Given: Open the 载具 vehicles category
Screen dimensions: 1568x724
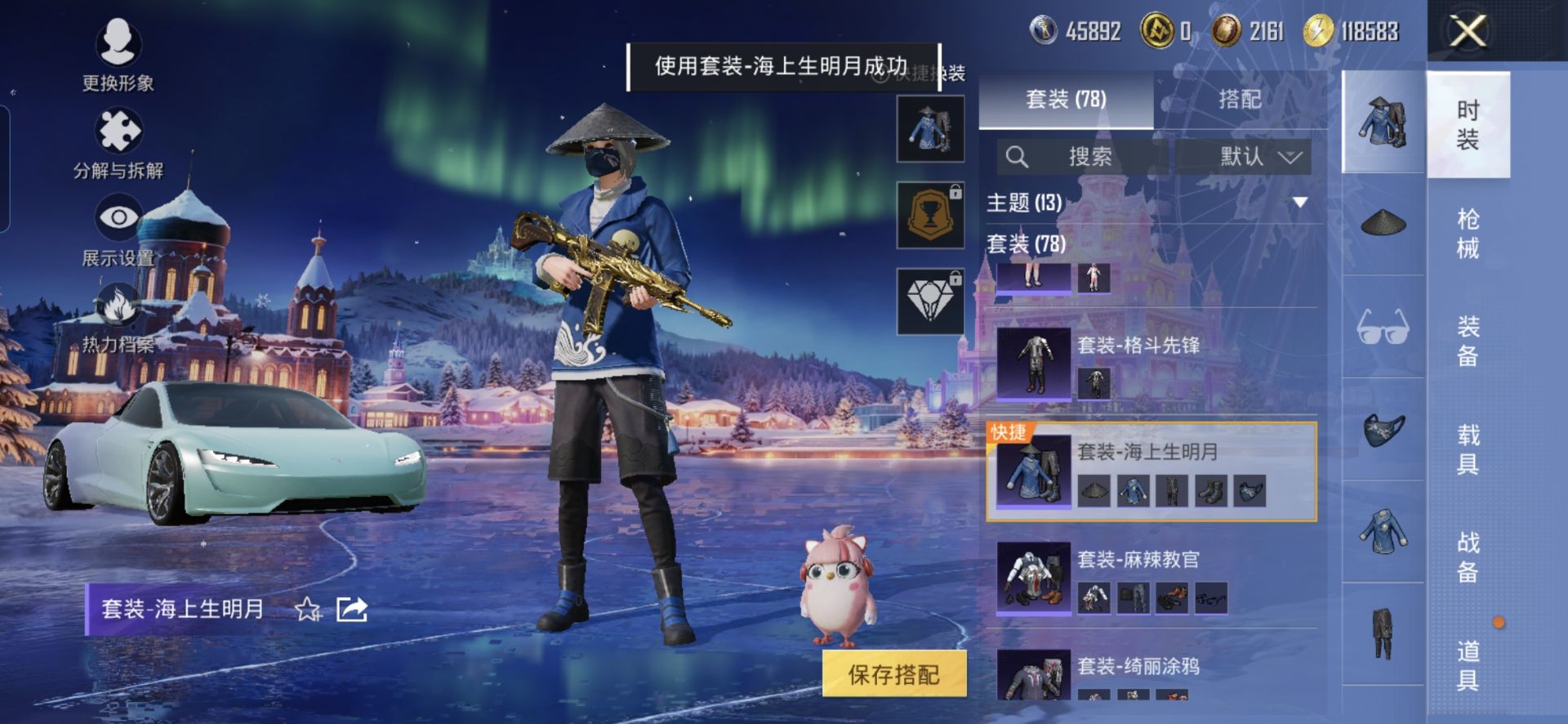Looking at the screenshot, I should pos(1468,449).
